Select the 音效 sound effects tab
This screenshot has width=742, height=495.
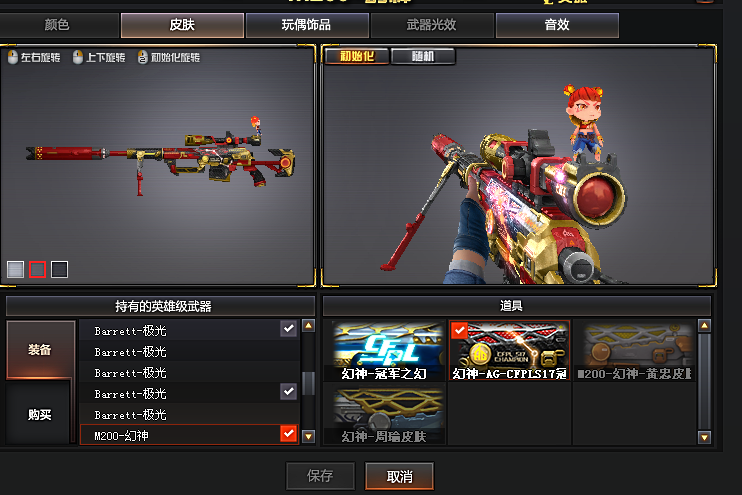point(557,25)
